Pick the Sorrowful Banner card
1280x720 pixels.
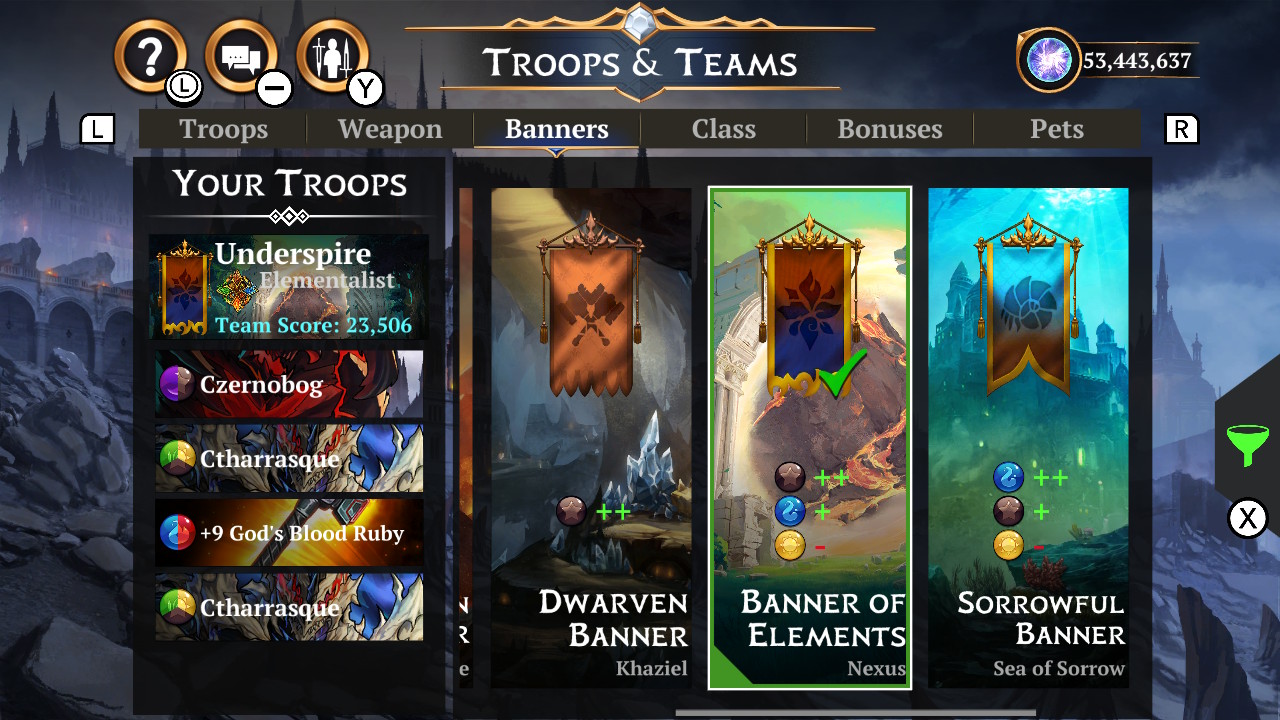(x=1028, y=437)
